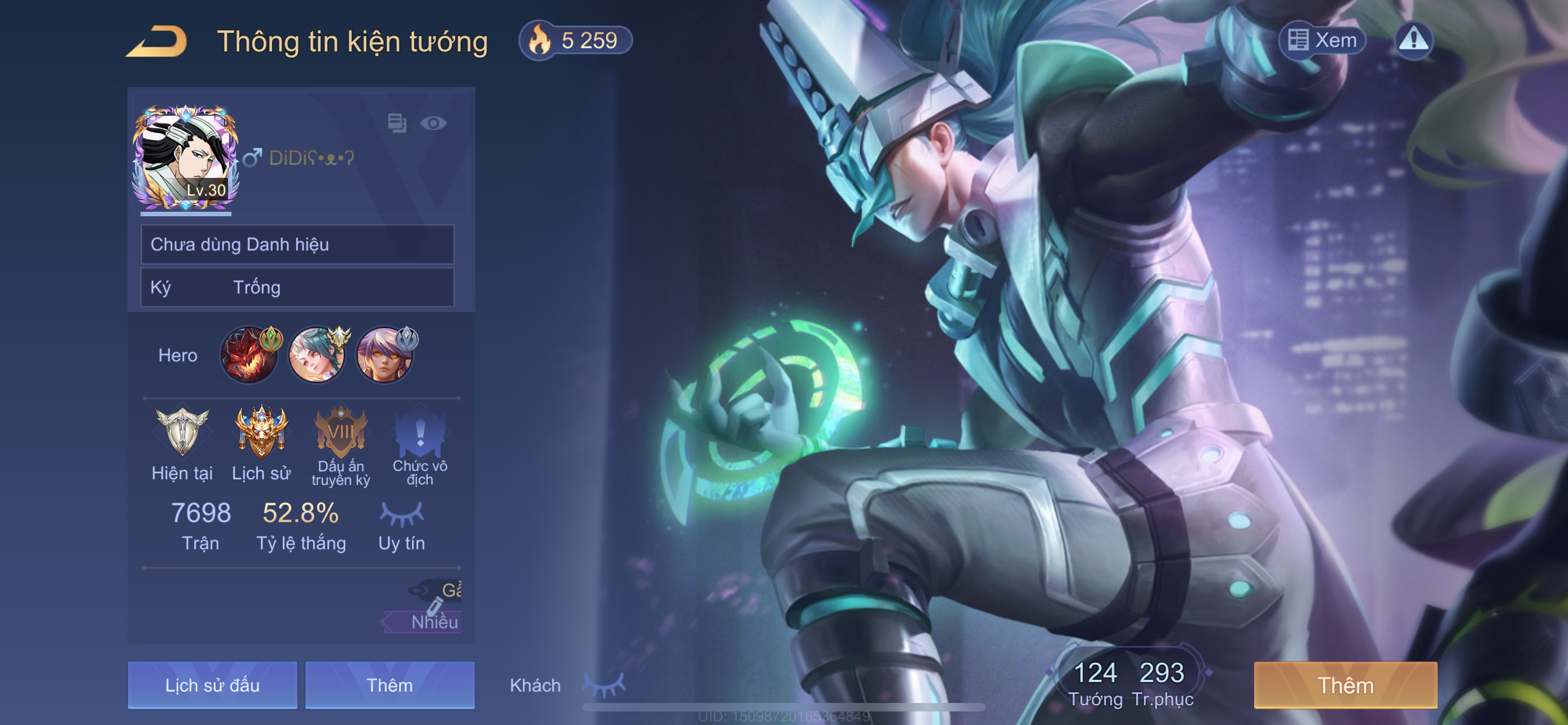Click the blue Thêm button
1568x725 pixels.
(x=389, y=685)
